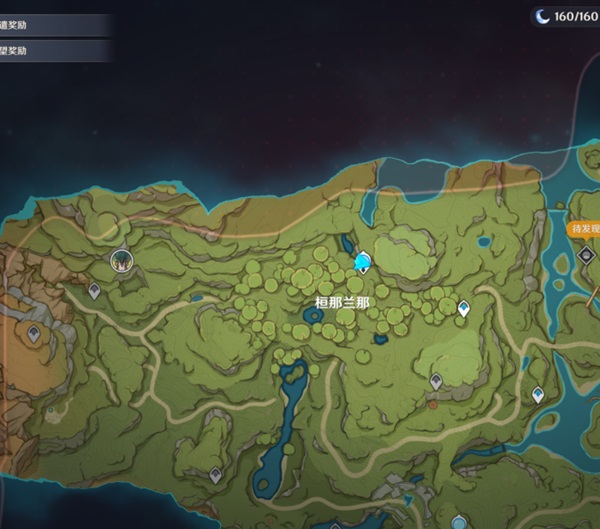Click the grey waypoint nearest the Statue marker

[x=94, y=291]
